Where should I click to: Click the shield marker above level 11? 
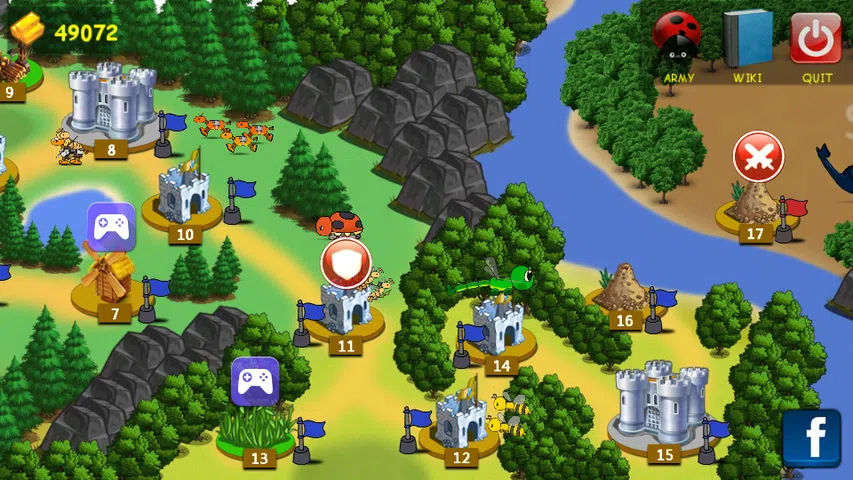pos(346,263)
